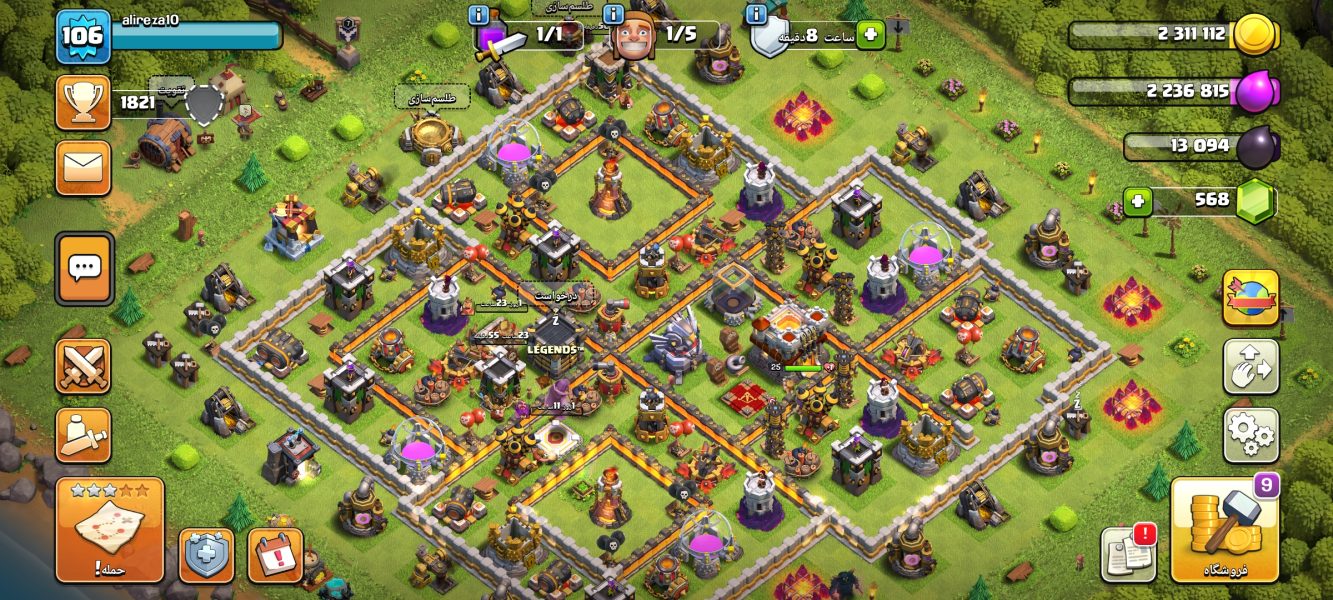1333x600 pixels.
Task: Click the green plus beside the gems counter
Action: click(1137, 202)
